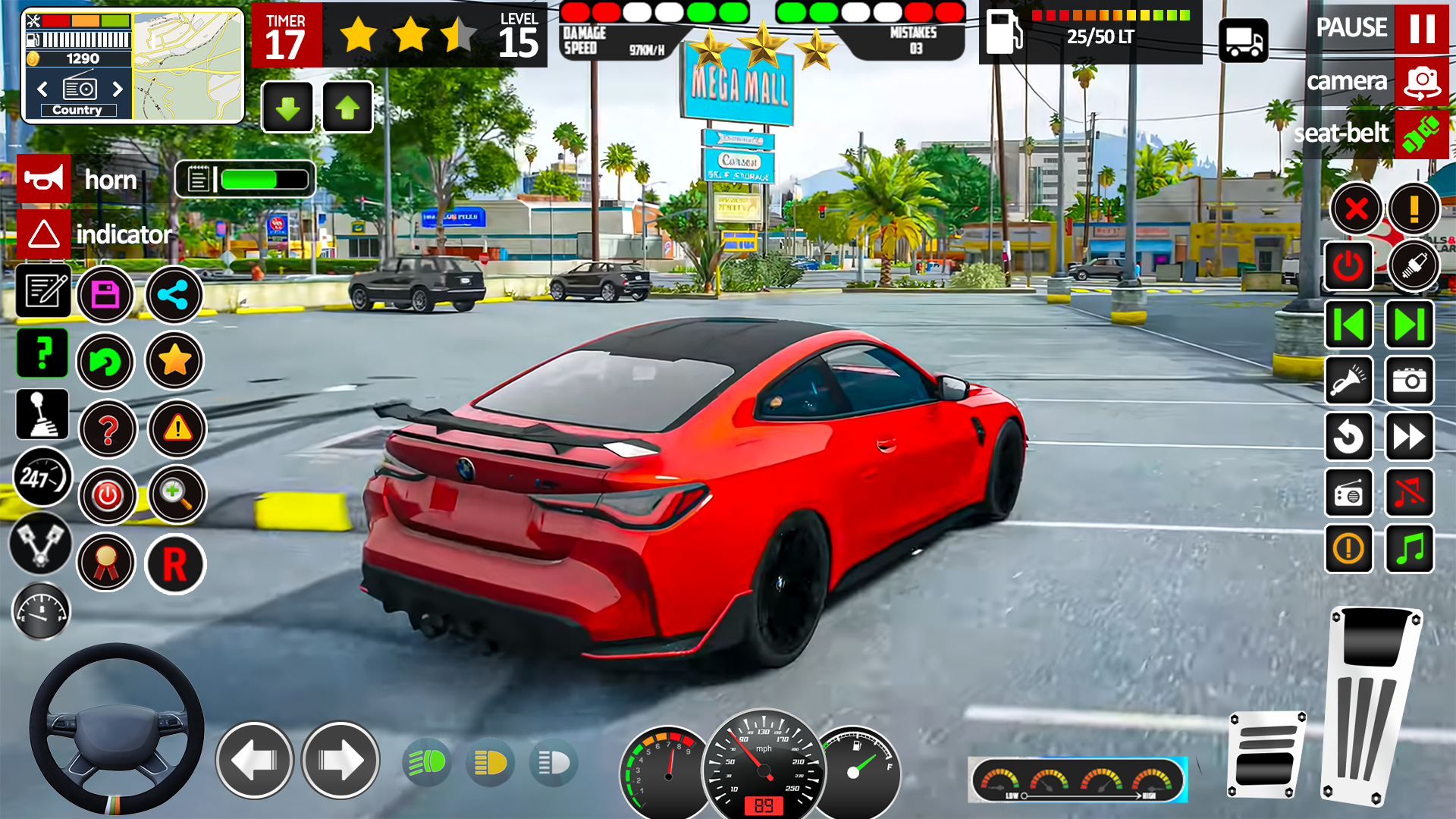Image resolution: width=1456 pixels, height=819 pixels.
Task: Sound the horn button
Action: point(43,179)
